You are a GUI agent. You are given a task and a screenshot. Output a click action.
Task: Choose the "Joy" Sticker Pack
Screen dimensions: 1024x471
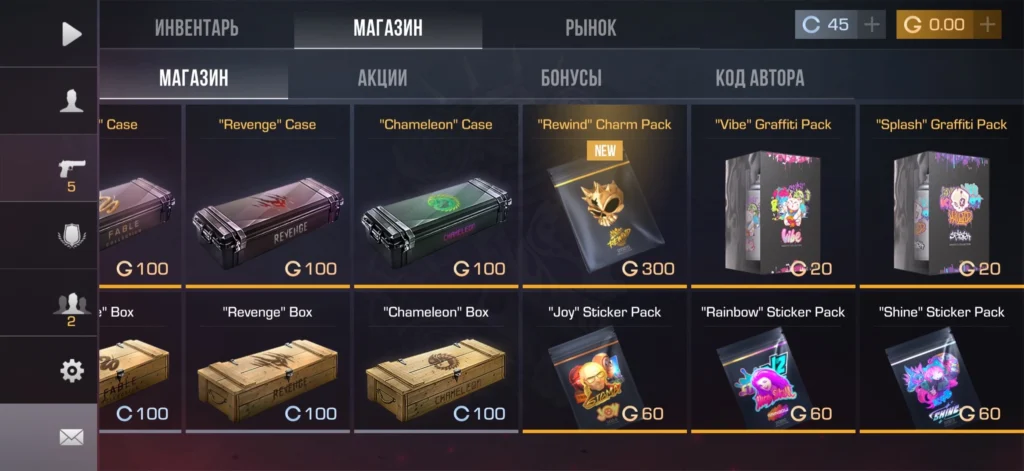[x=604, y=365]
